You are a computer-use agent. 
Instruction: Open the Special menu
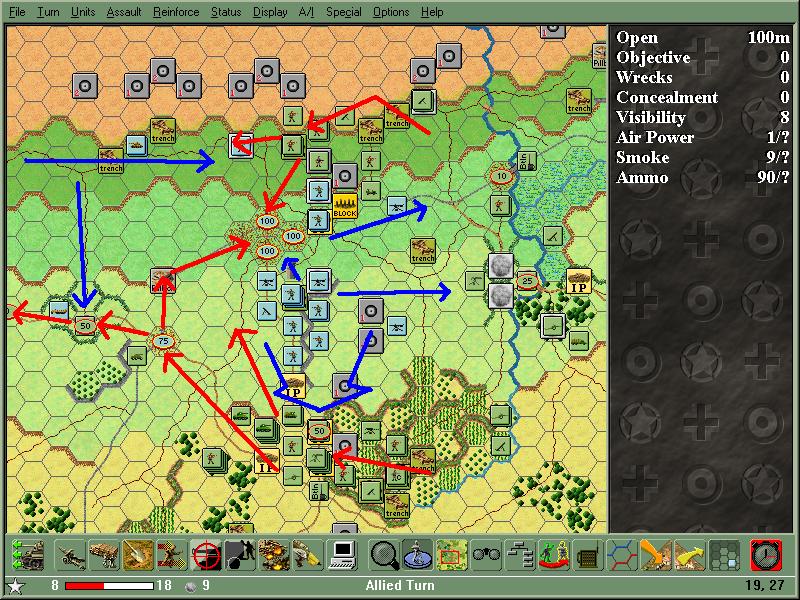[344, 12]
